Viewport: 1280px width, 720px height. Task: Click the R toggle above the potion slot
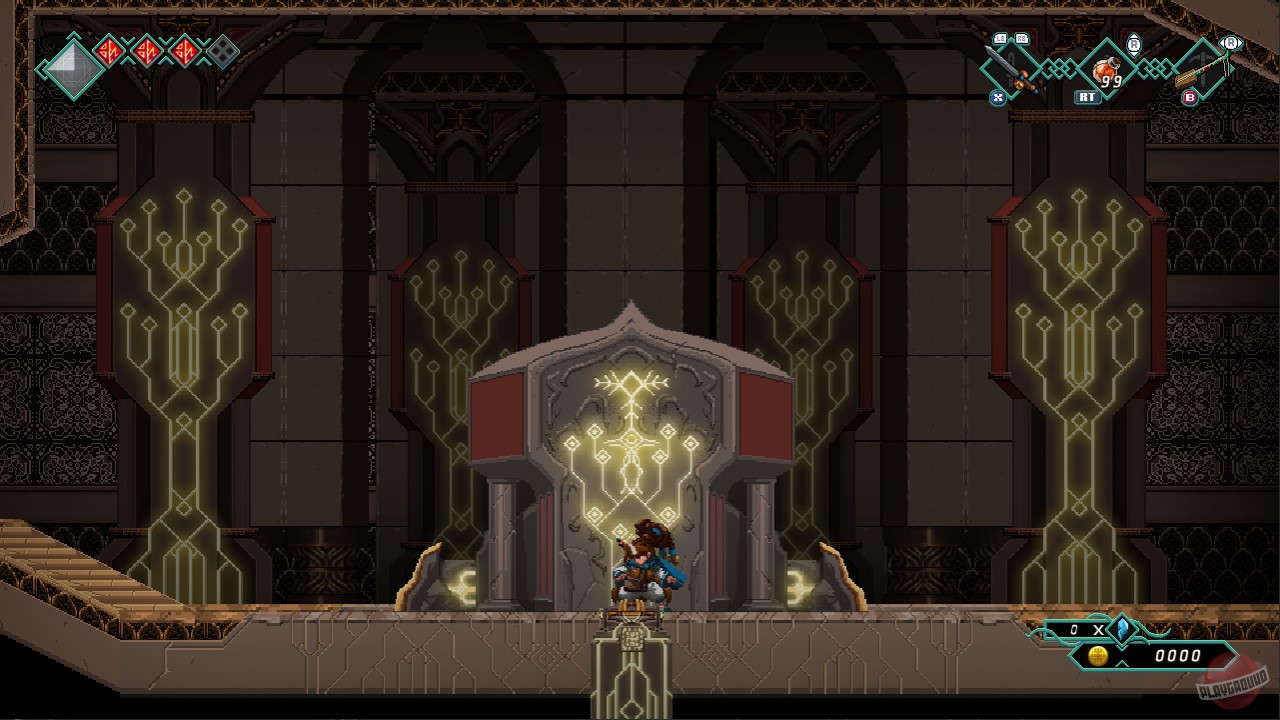click(1135, 43)
